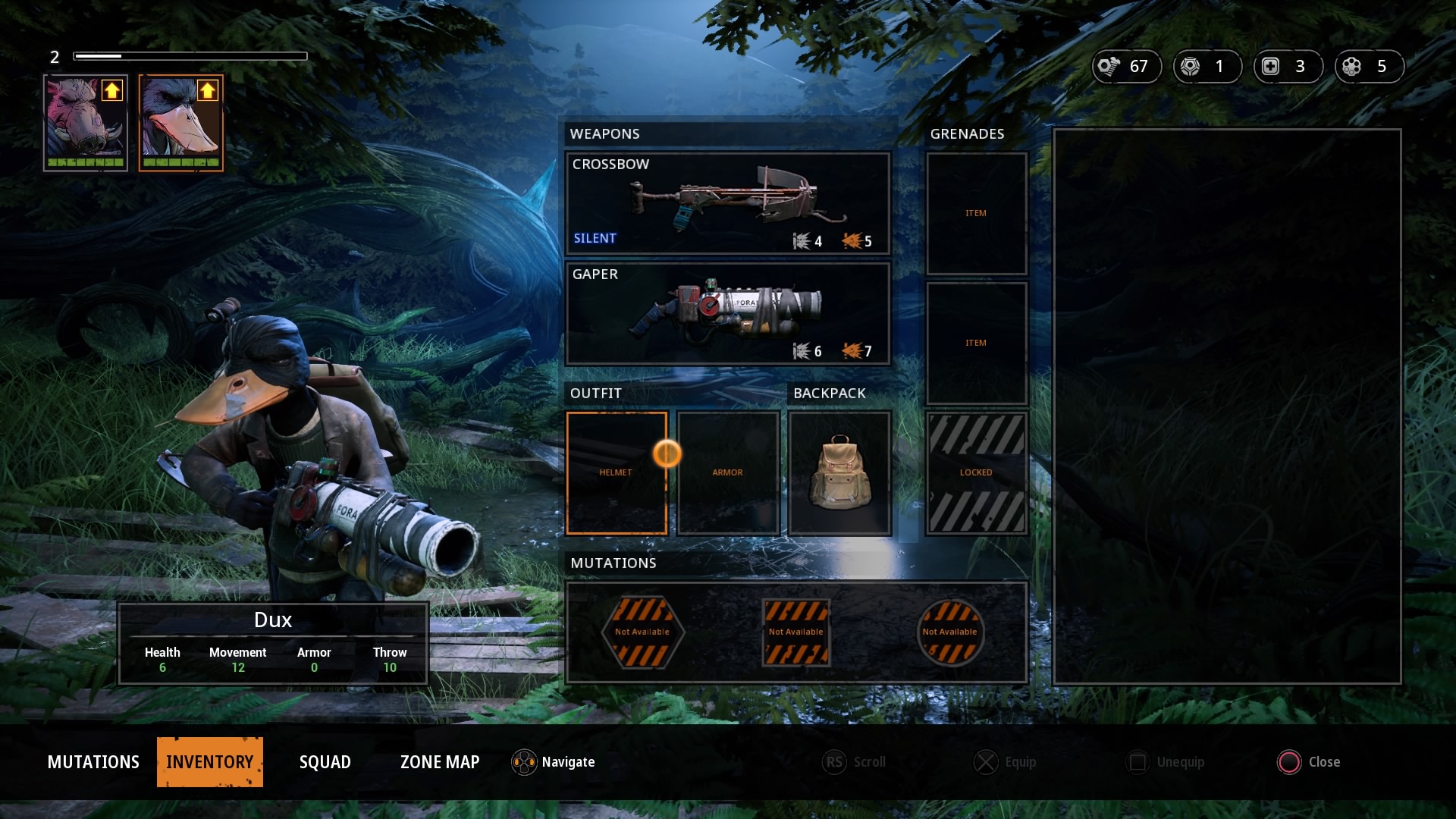Select the Crossbow weapon slot
Screen dimensions: 1456x819
coord(727,203)
